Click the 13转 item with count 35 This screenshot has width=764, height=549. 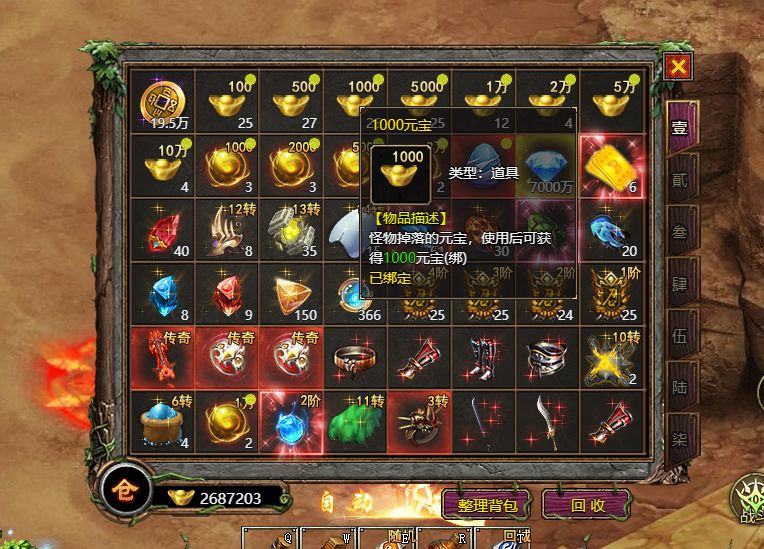click(290, 230)
